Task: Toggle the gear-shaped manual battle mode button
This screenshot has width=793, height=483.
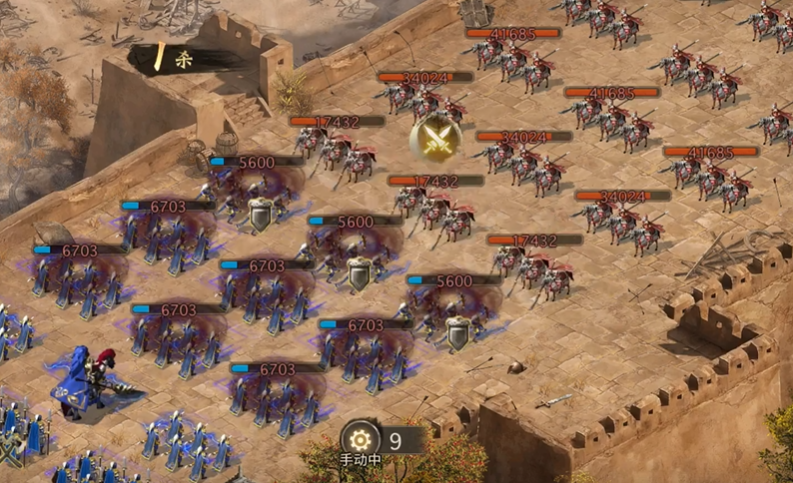Action: tap(360, 439)
